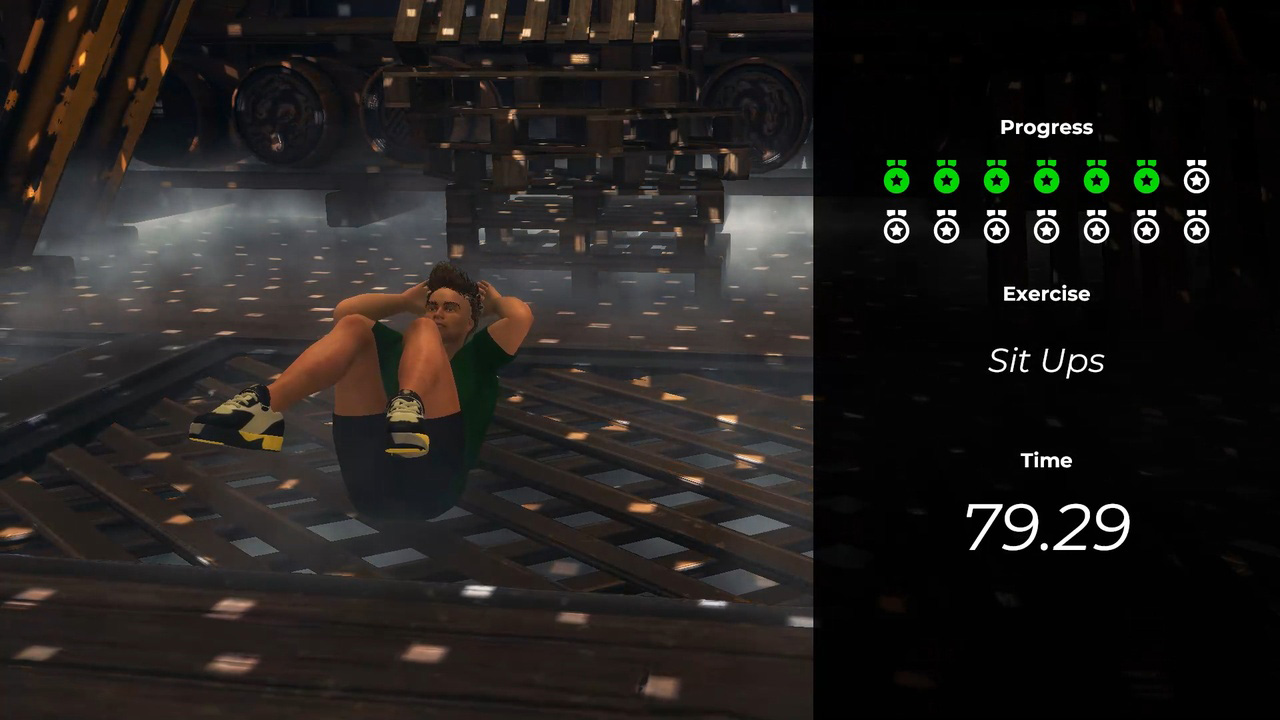The image size is (1280, 720).
Task: Click the first white medal in the bottom row
Action: pyautogui.click(x=896, y=229)
